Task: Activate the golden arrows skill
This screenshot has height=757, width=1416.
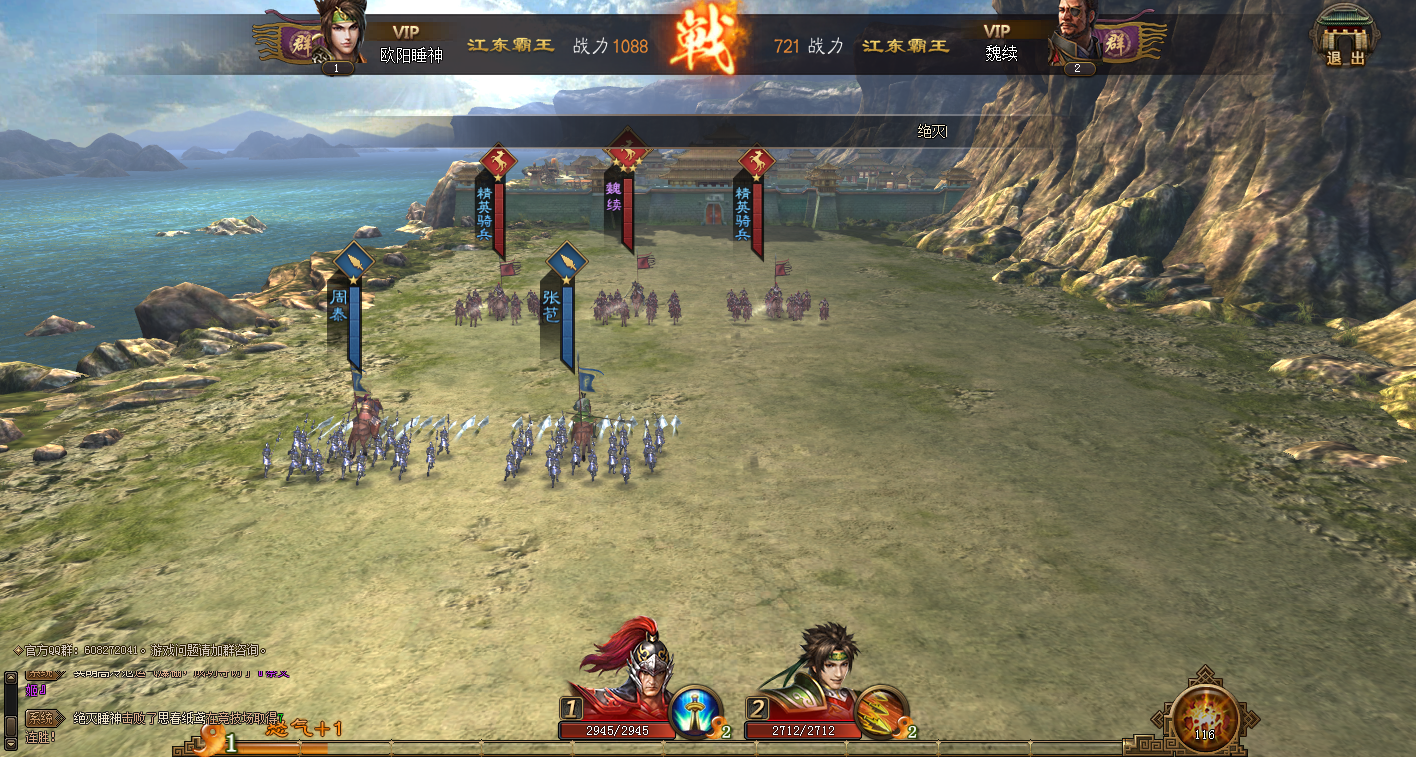Action: [881, 712]
